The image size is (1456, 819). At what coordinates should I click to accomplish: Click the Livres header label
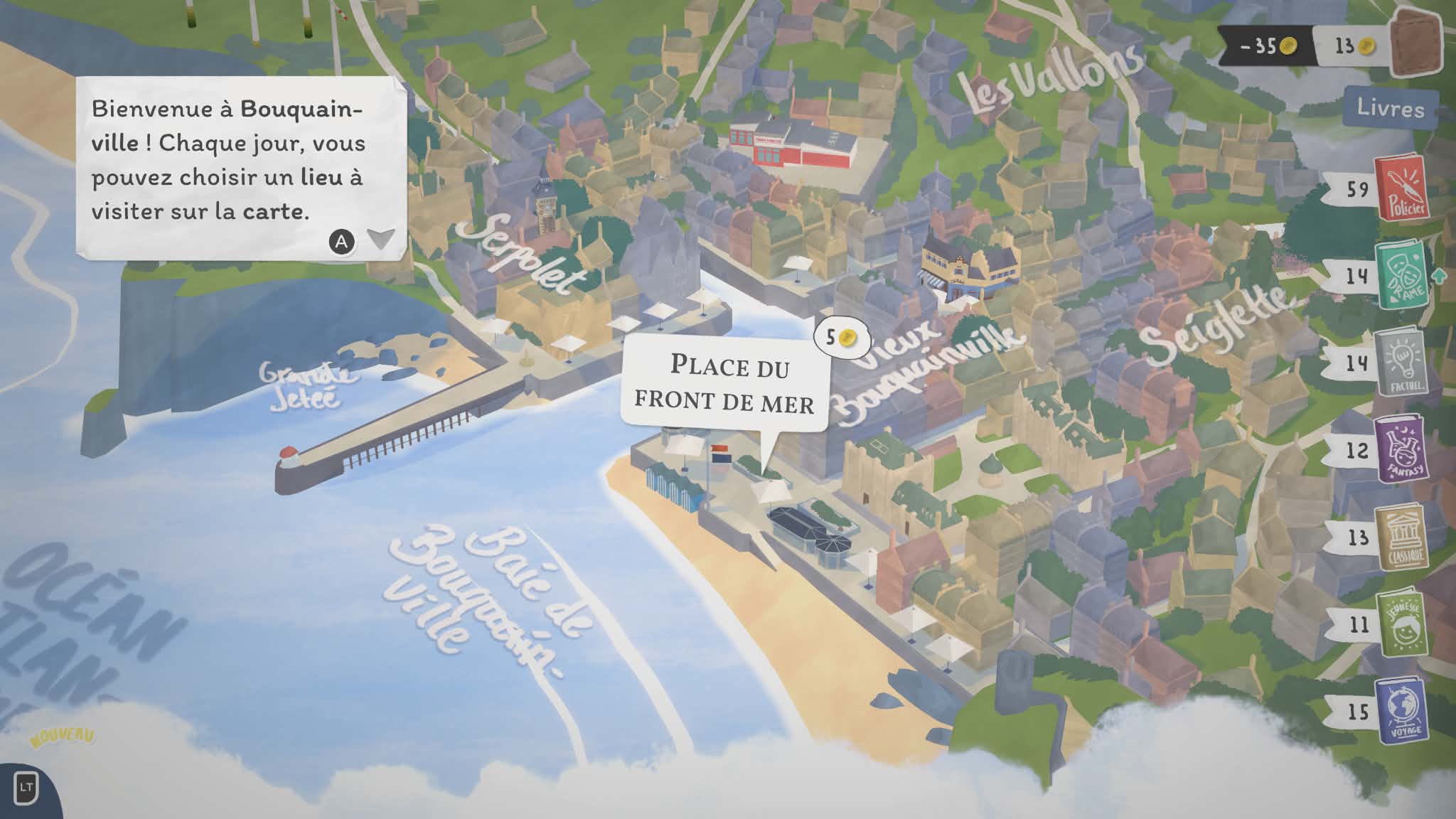click(x=1390, y=108)
